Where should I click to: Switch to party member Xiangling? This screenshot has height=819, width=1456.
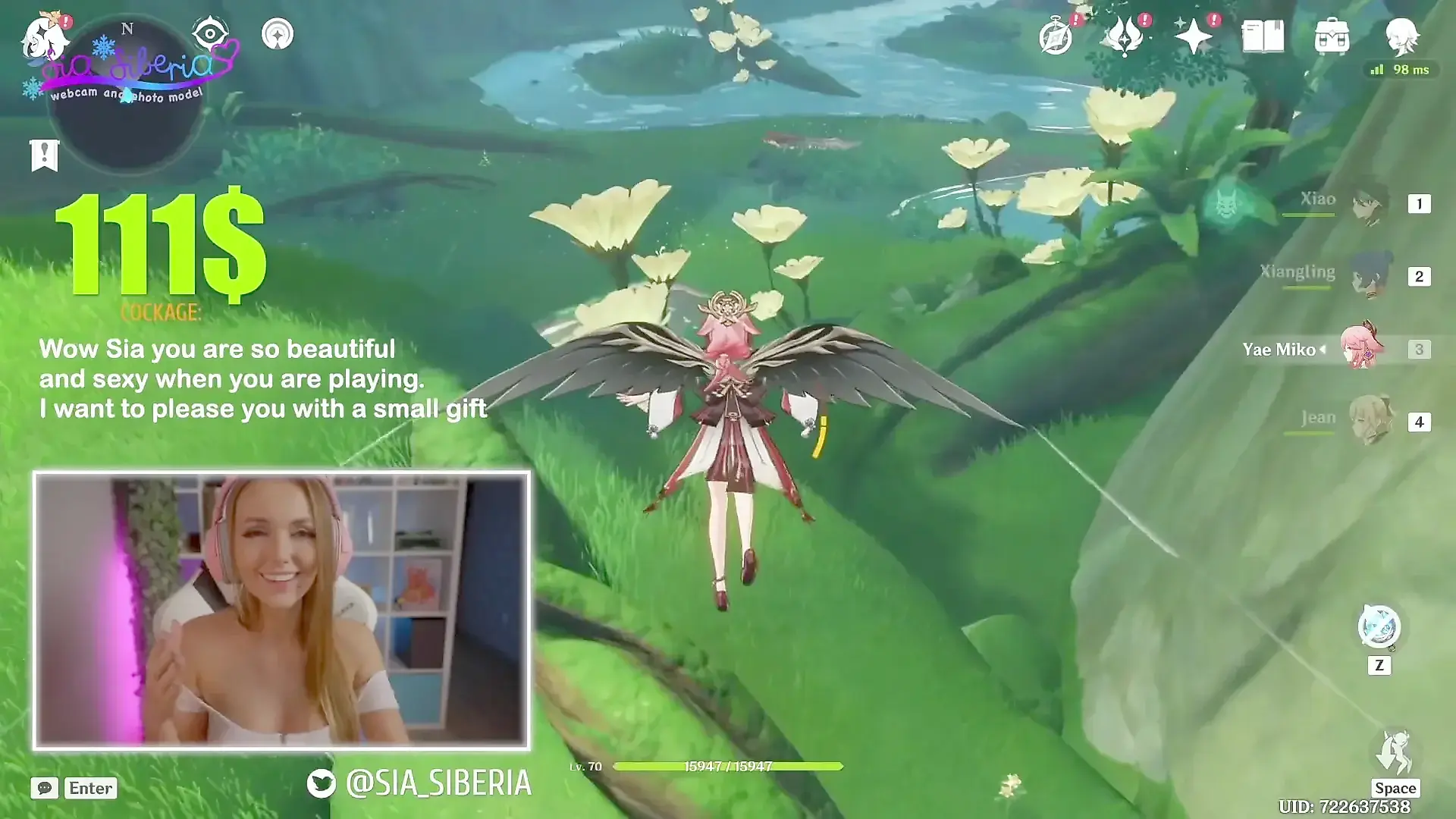tap(1370, 276)
